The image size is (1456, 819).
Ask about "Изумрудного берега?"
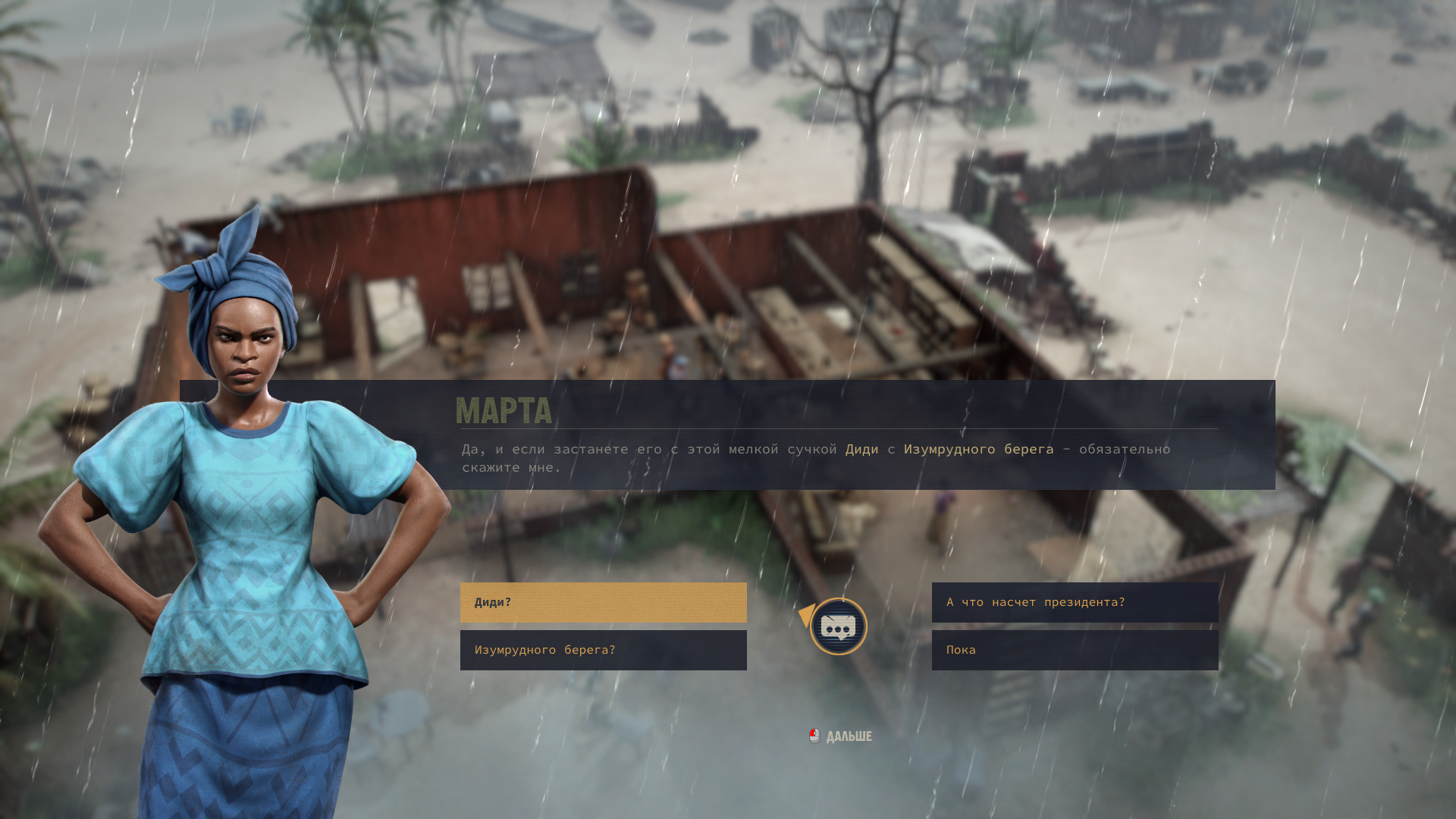click(x=603, y=650)
